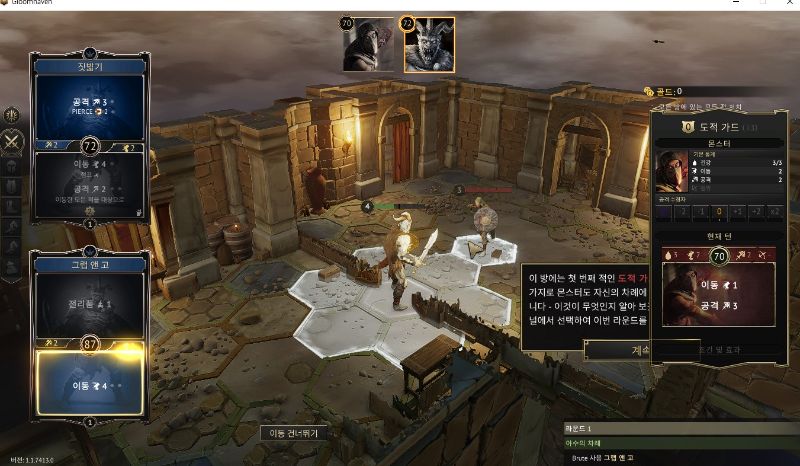The width and height of the screenshot is (800, 466).
Task: Open the crossed swords icon on left sidebar
Action: pyautogui.click(x=13, y=141)
